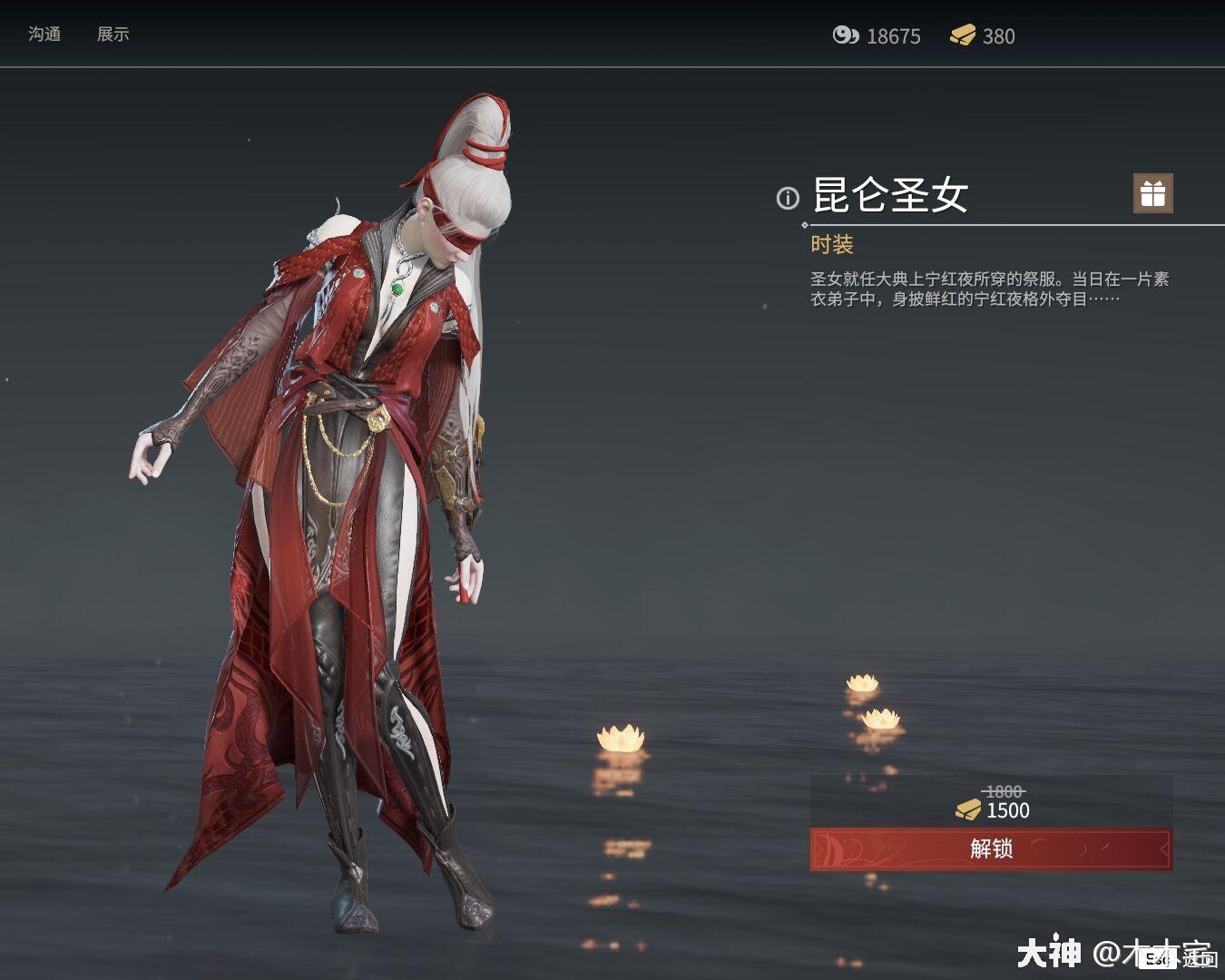1225x980 pixels.
Task: Click the 18675 currency amount
Action: pyautogui.click(x=894, y=36)
